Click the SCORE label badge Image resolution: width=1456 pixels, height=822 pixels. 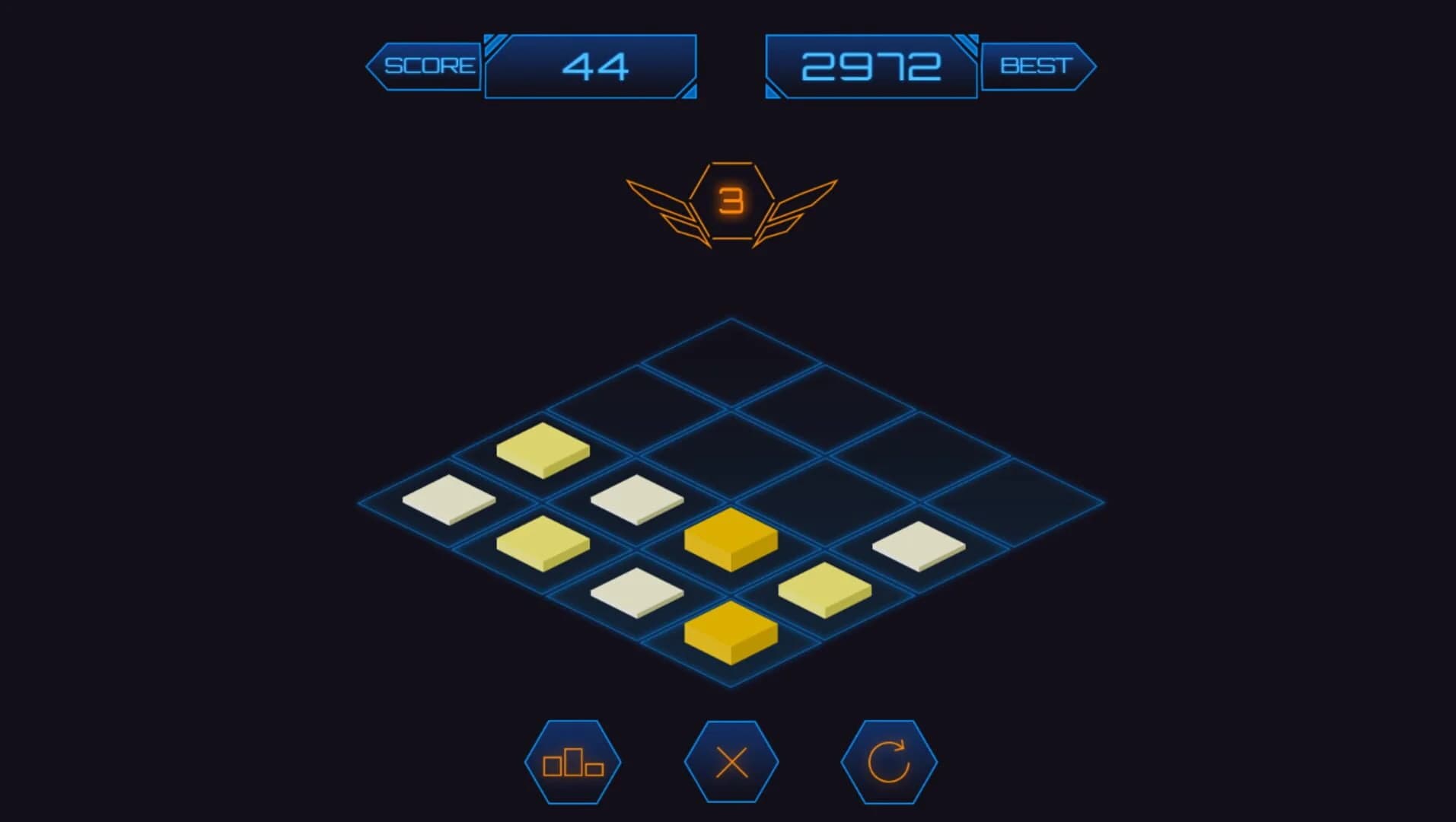[x=429, y=65]
